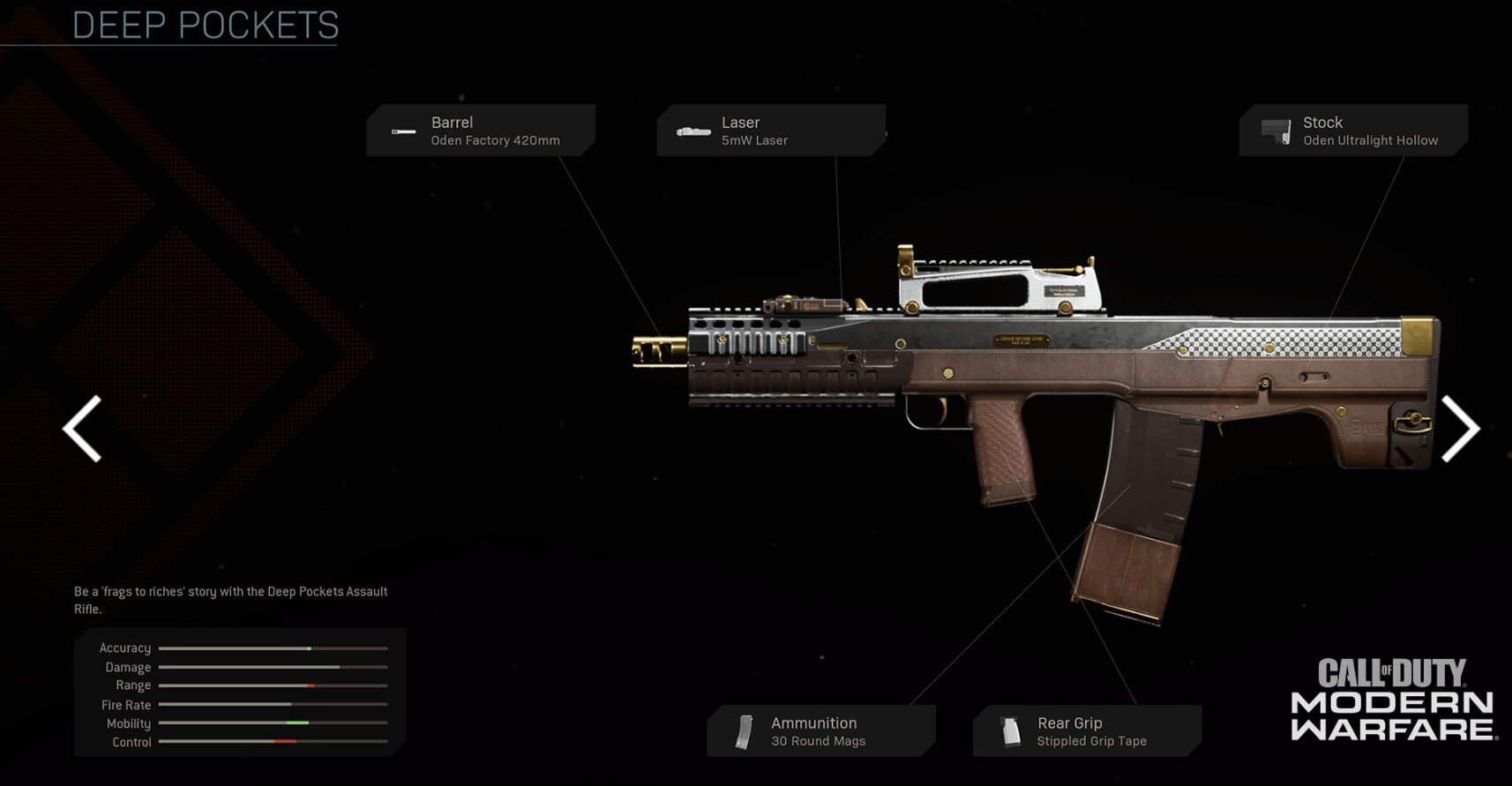Image resolution: width=1512 pixels, height=786 pixels.
Task: Open the Stock Oden Ultralight Hollow attachment
Action: [1352, 131]
